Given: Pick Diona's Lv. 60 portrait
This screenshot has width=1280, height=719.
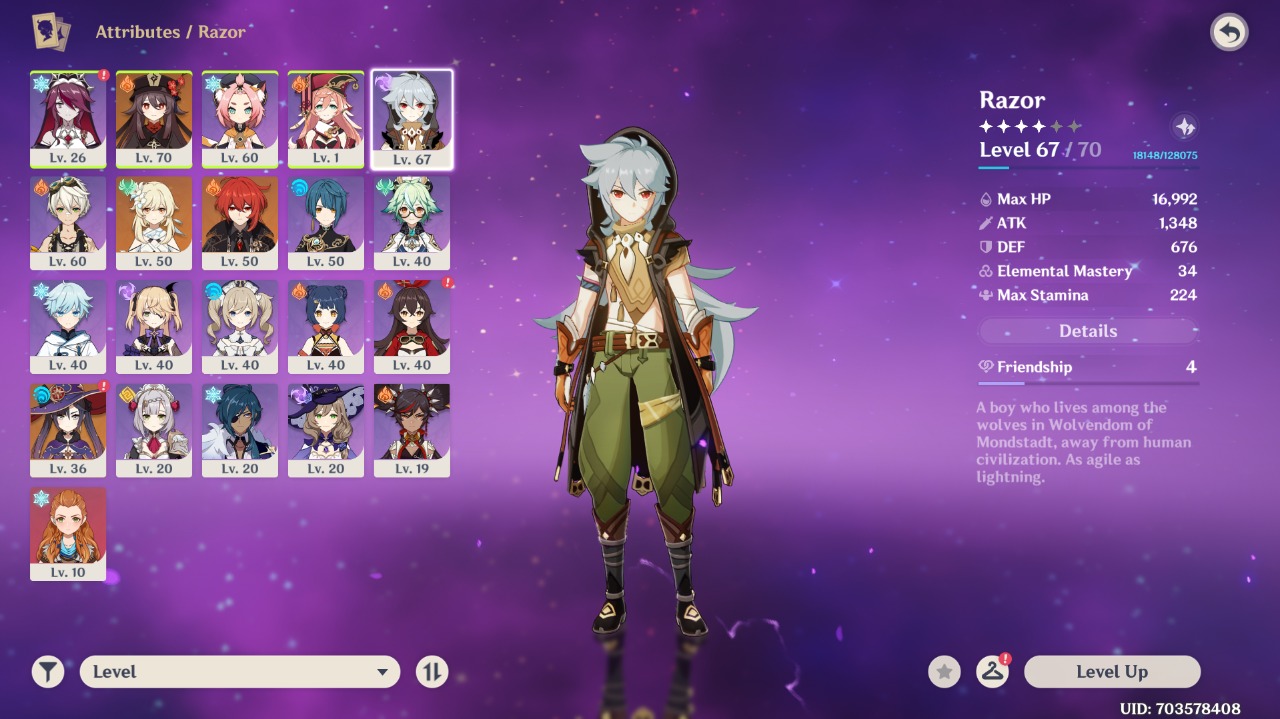Looking at the screenshot, I should tap(240, 118).
